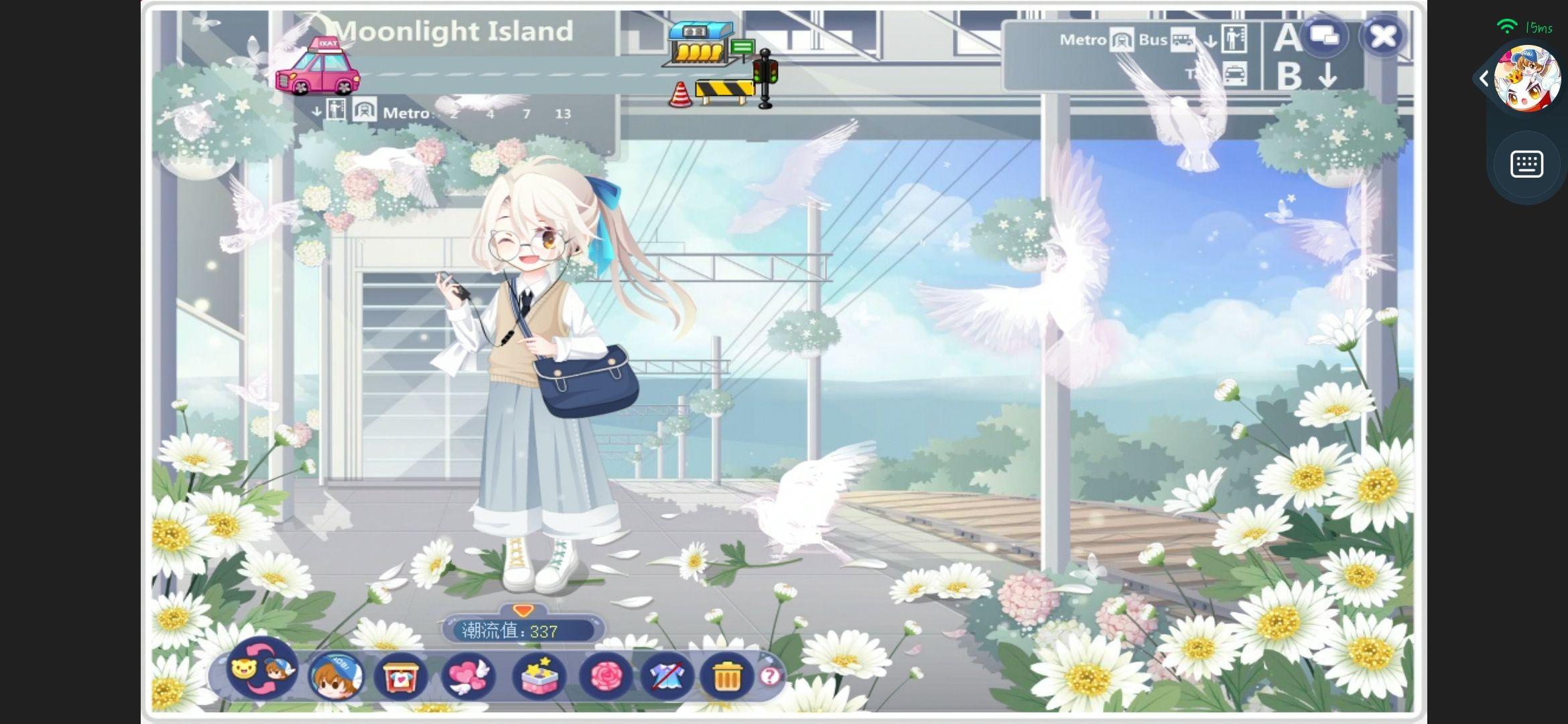Open the wardrobe closet icon
This screenshot has width=1568, height=724.
401,676
